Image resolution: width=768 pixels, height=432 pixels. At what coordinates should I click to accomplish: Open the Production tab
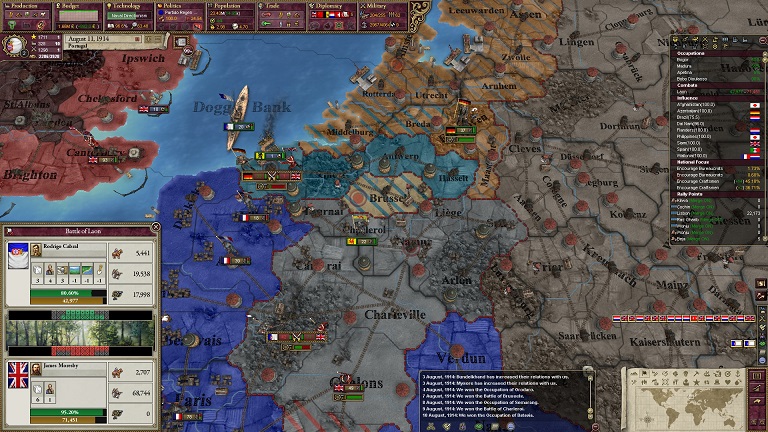(x=31, y=5)
